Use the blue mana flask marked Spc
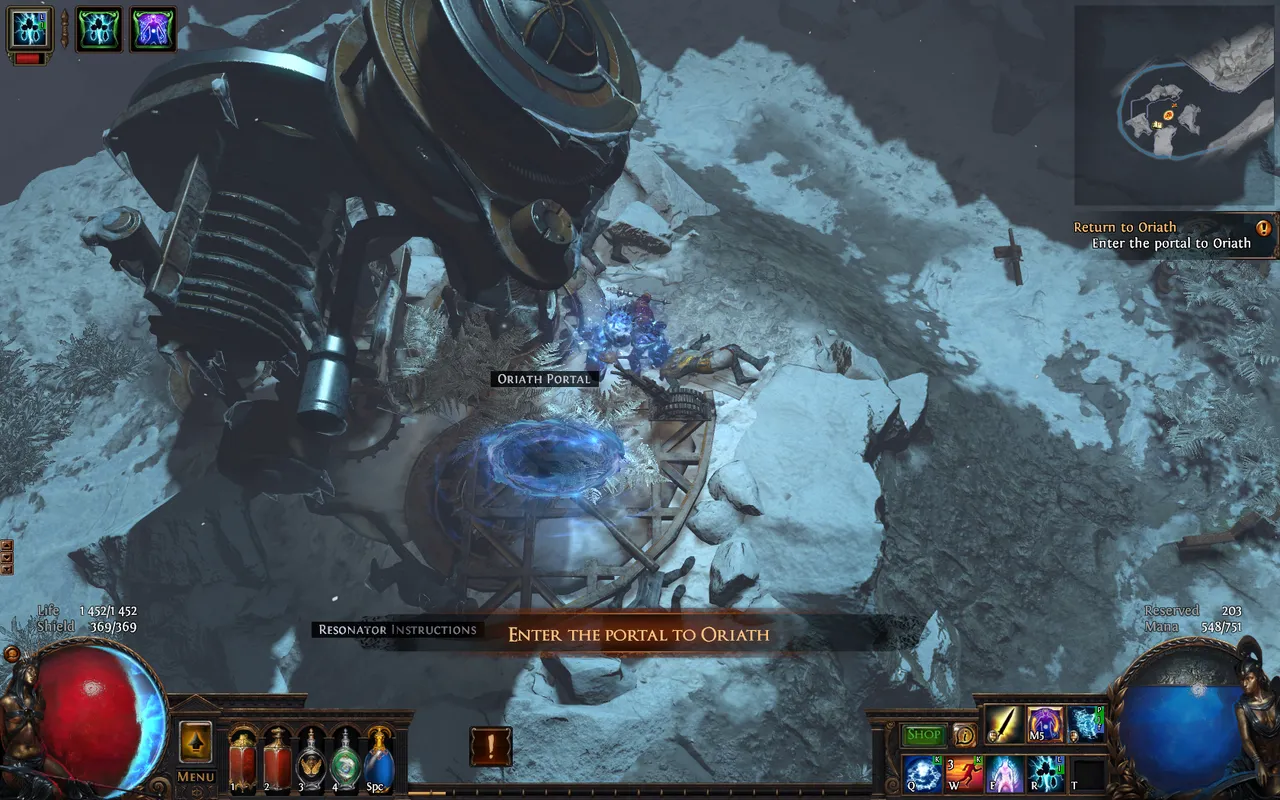The image size is (1280, 800). (x=379, y=756)
